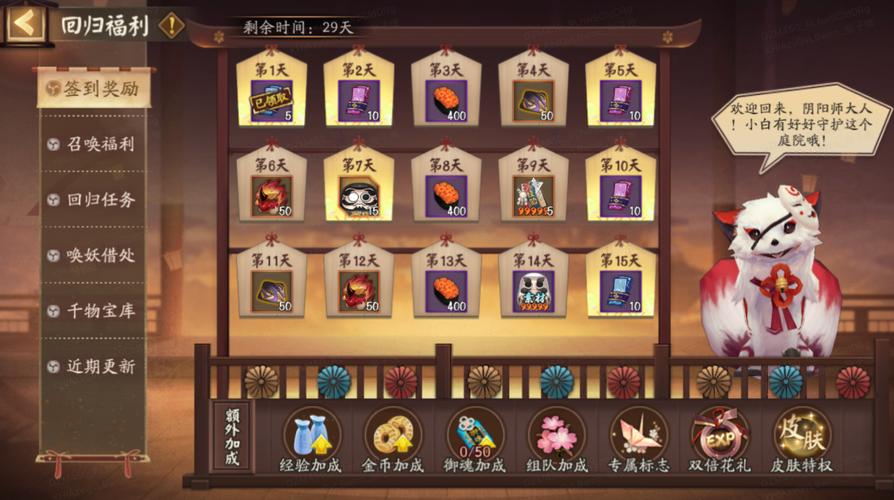Select the 御魂加成 bonus icon
Viewport: 894px width, 500px height.
click(475, 440)
